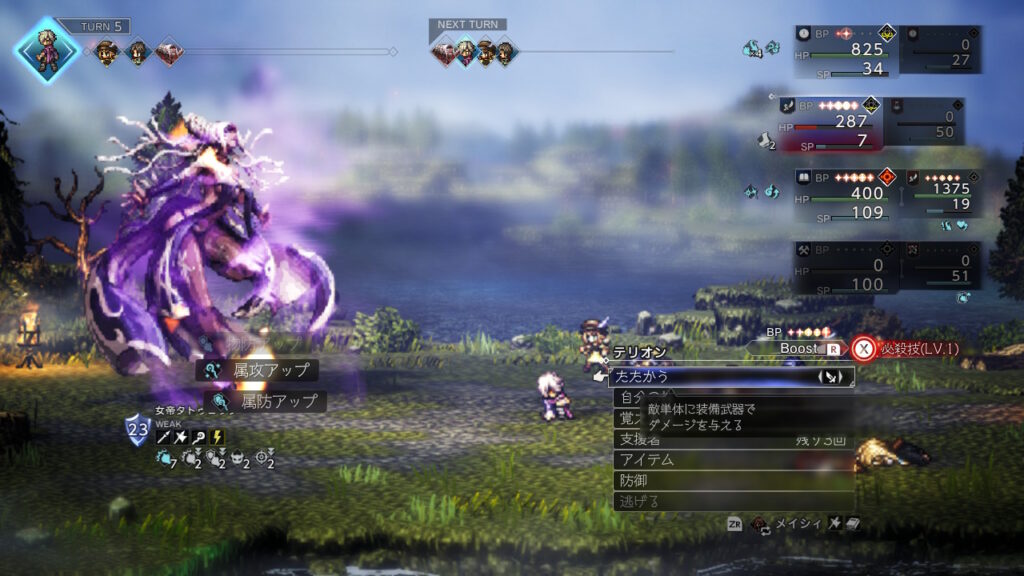The image size is (1024, 576).
Task: Inspect the spear weakness icon
Action: click(x=163, y=437)
